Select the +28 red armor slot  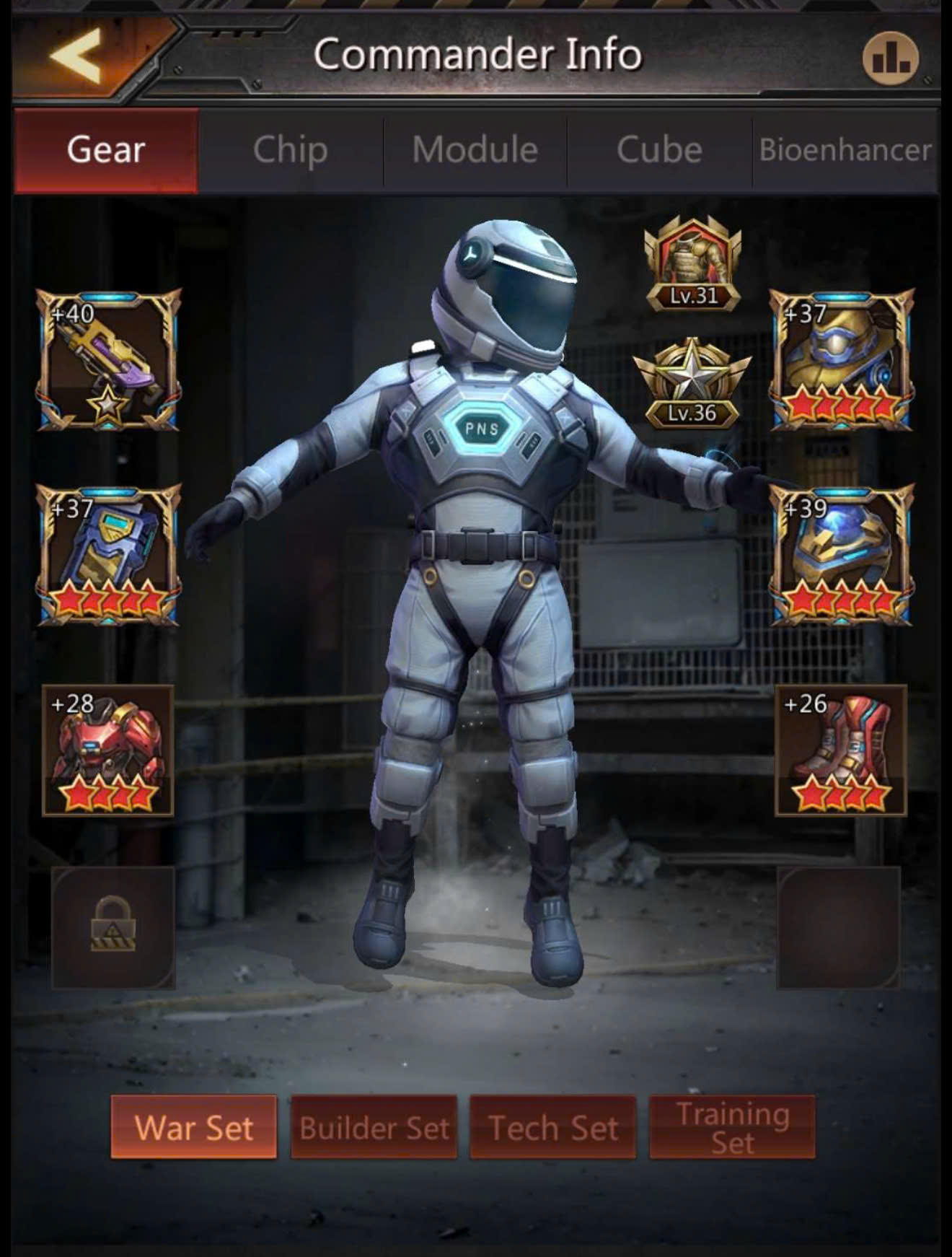click(108, 750)
